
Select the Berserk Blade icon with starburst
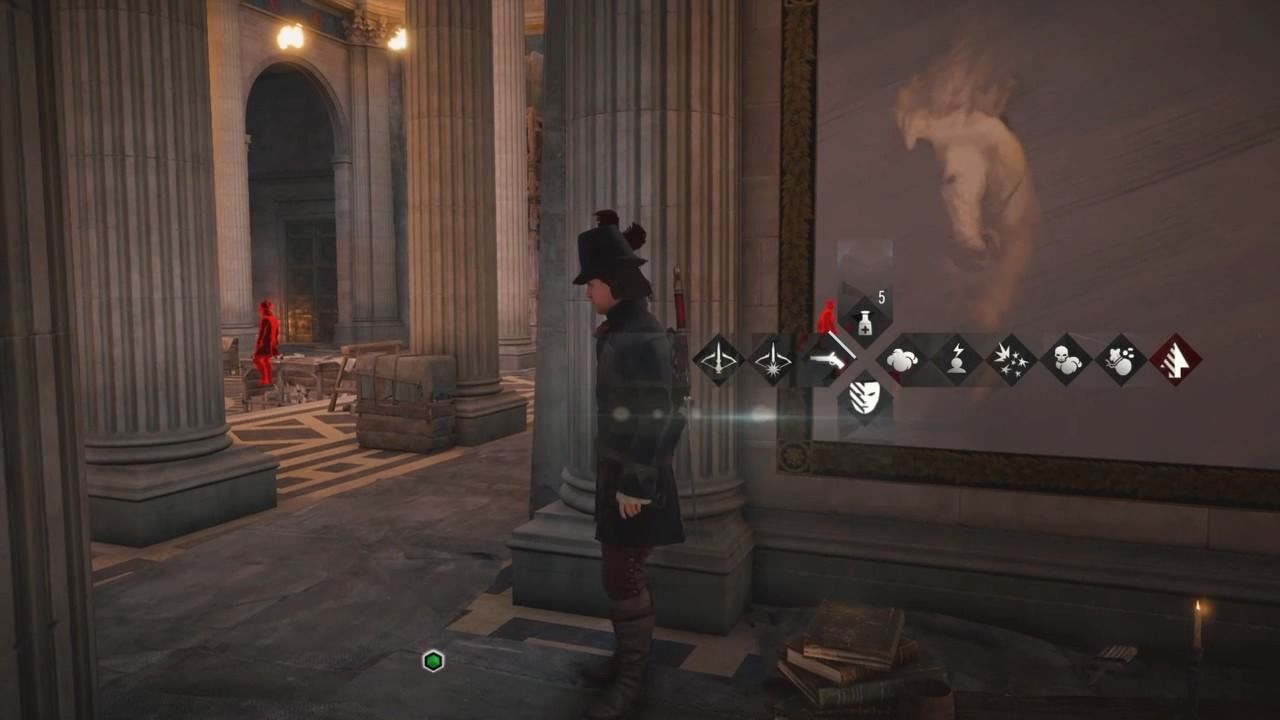[x=773, y=359]
